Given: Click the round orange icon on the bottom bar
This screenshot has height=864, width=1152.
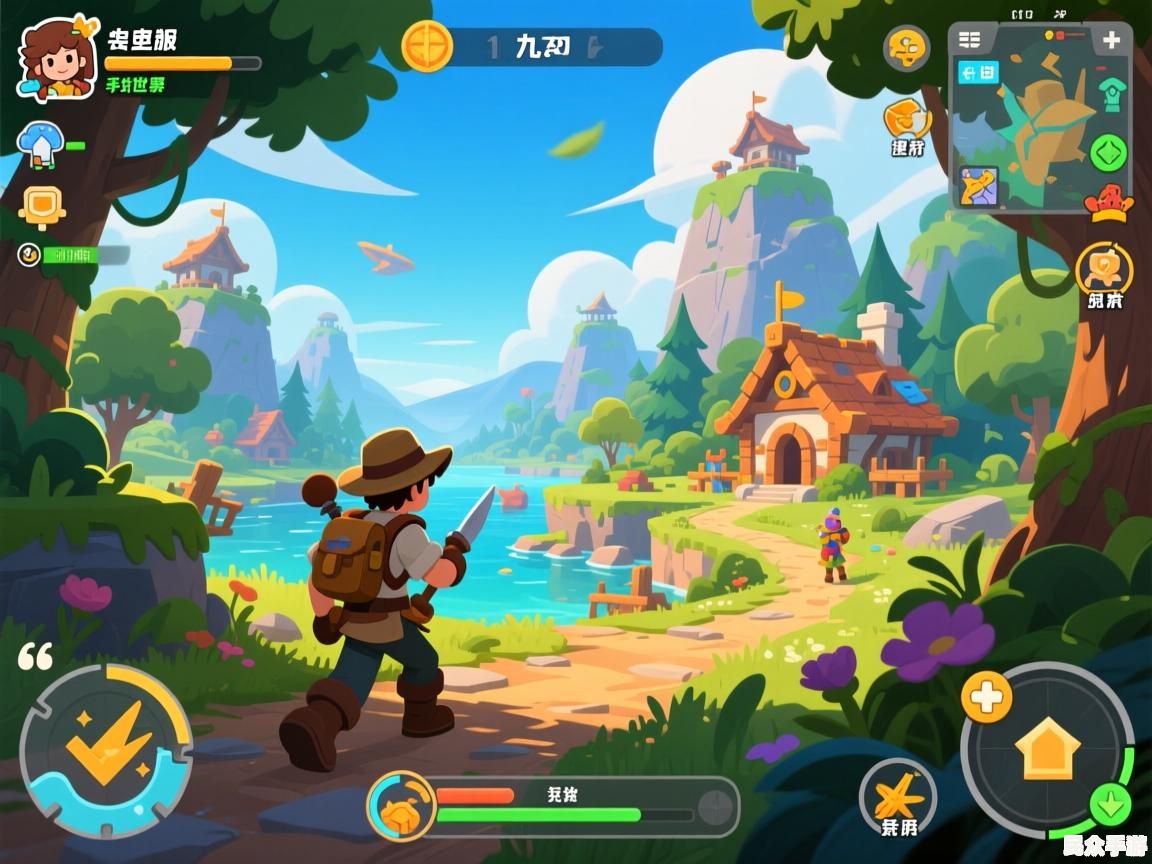Looking at the screenshot, I should click(402, 805).
